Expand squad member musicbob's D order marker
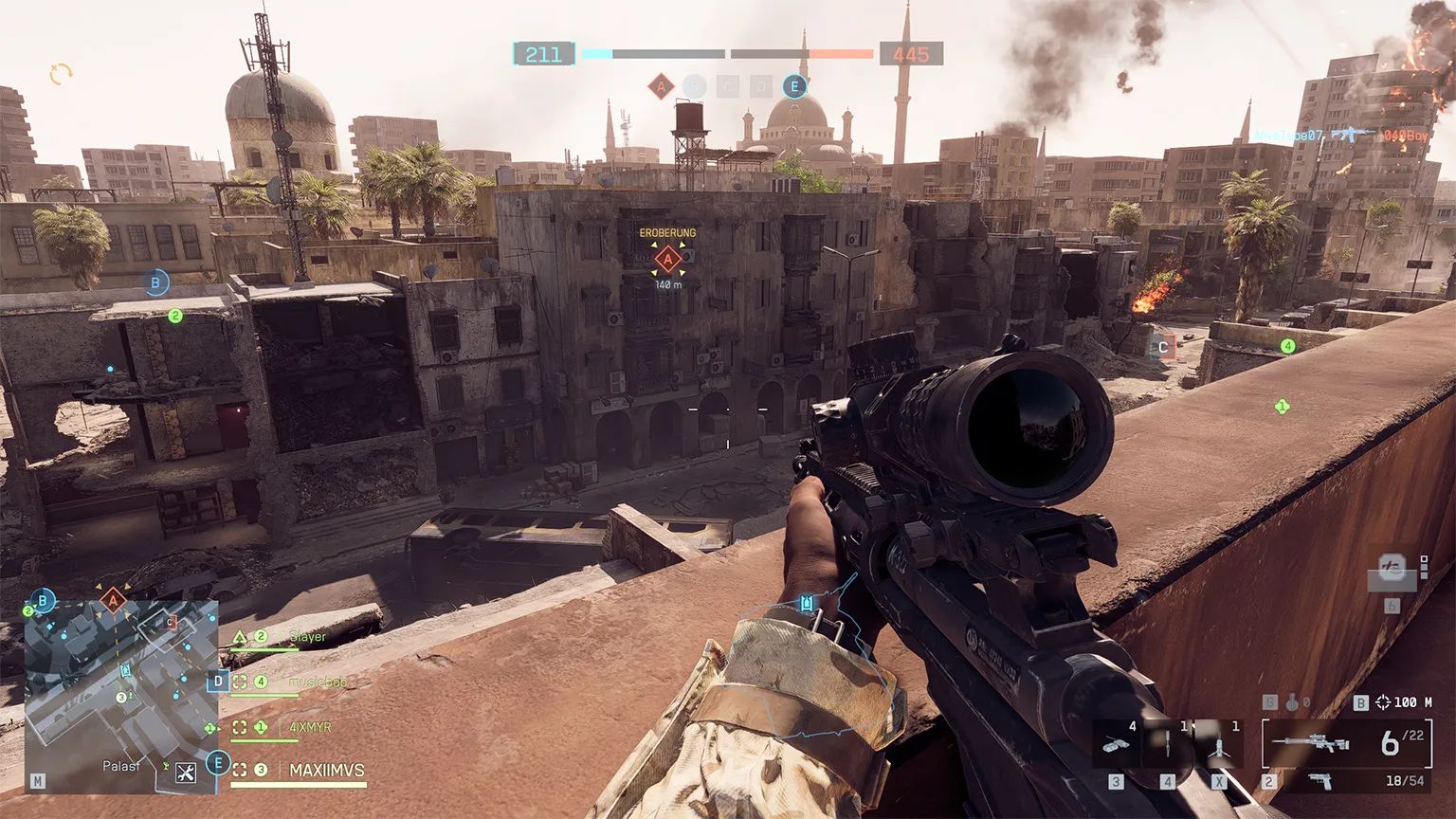Screen dimensions: 1456x819 point(219,681)
